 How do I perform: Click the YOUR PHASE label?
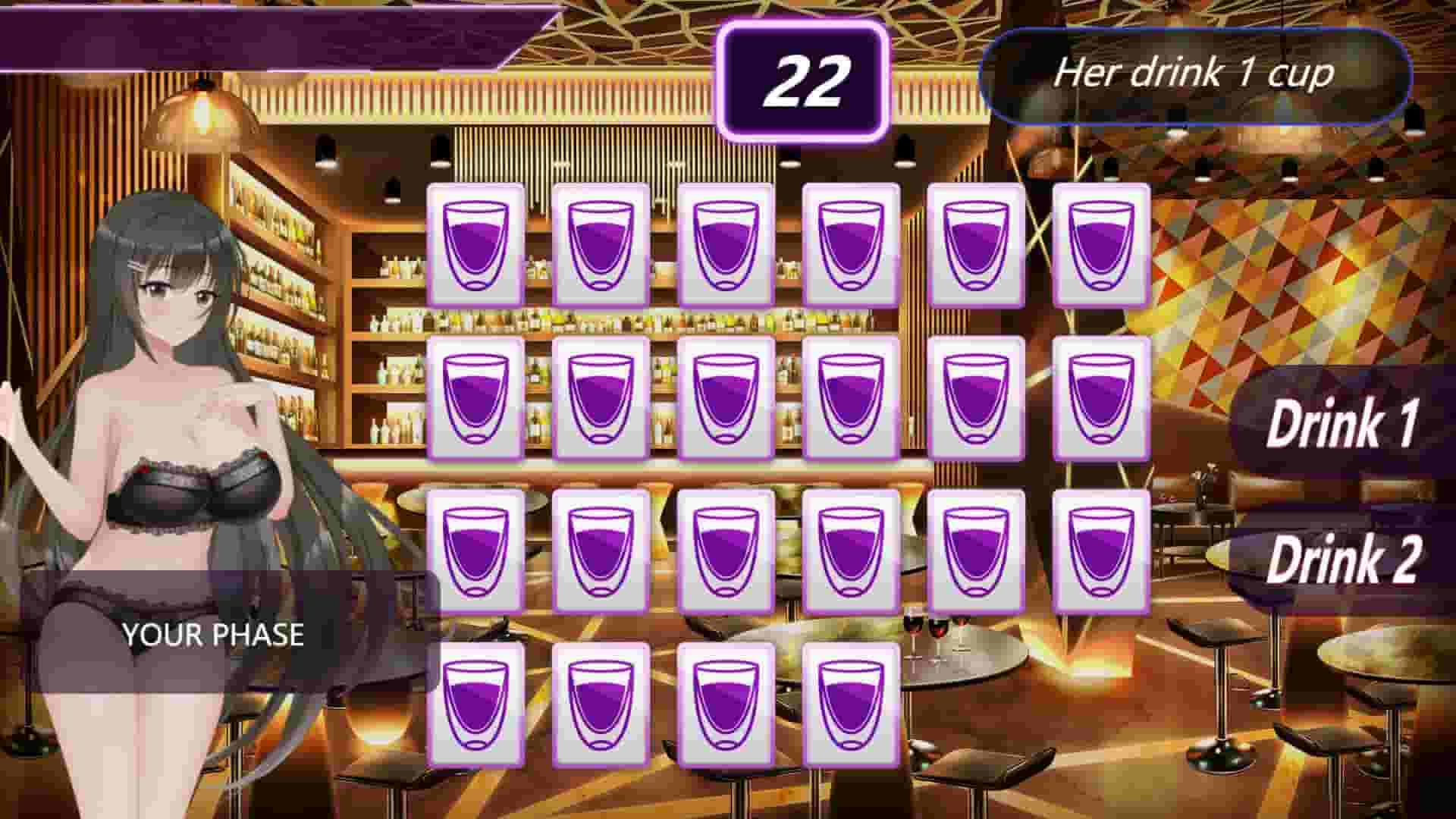click(x=215, y=635)
